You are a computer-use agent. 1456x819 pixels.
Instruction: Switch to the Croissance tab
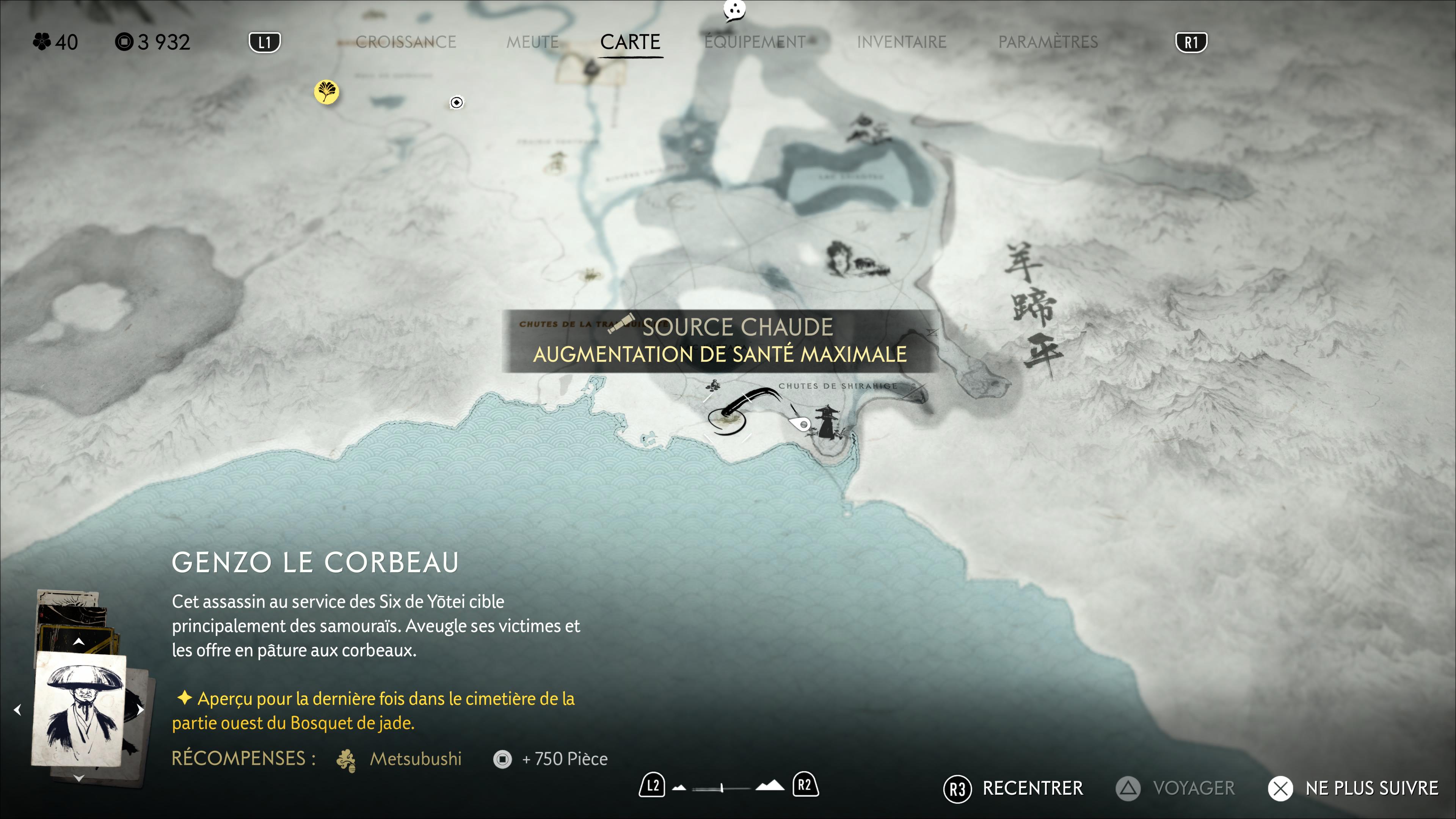405,42
